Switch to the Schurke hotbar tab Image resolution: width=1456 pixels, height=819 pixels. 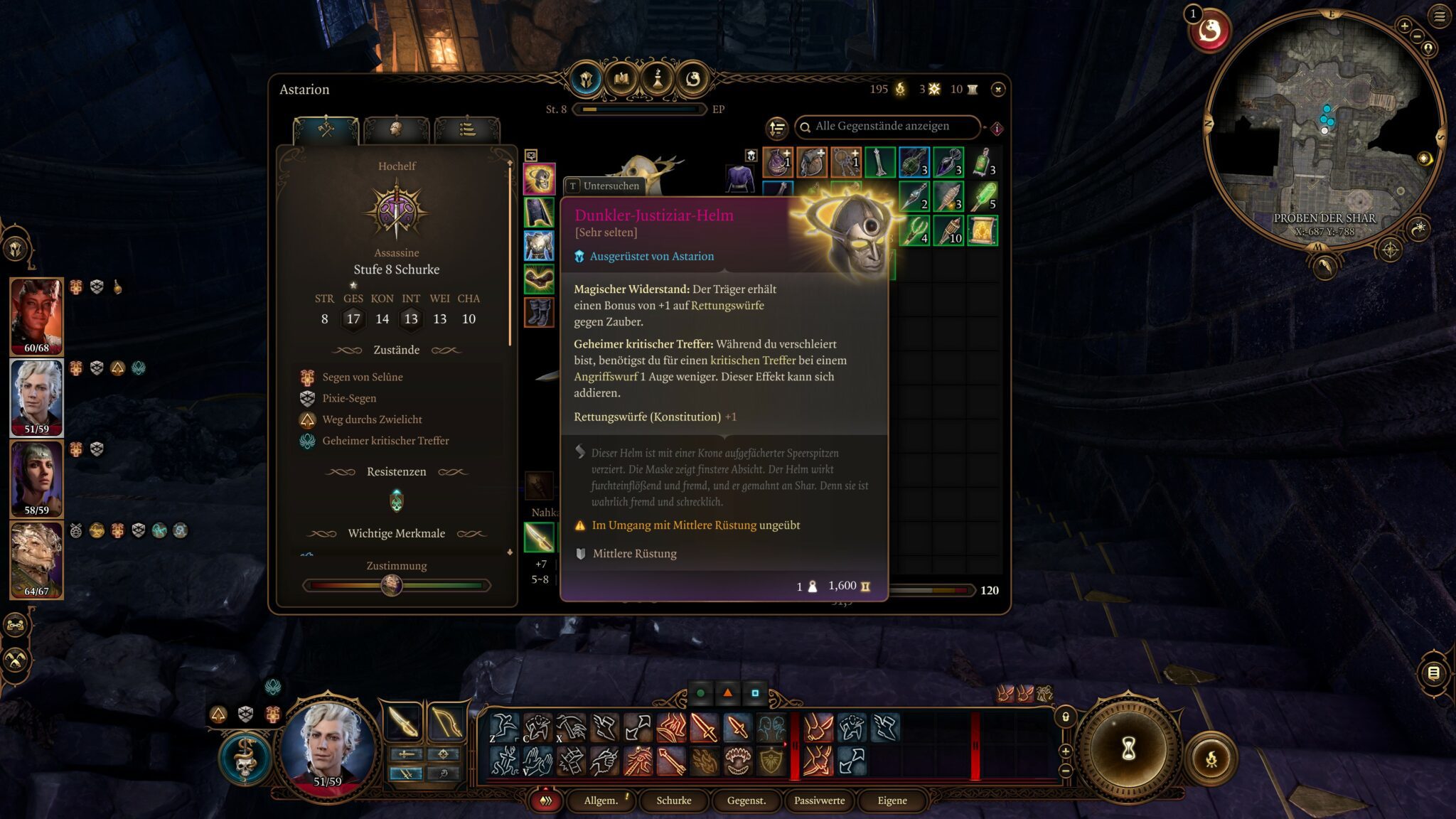click(673, 801)
